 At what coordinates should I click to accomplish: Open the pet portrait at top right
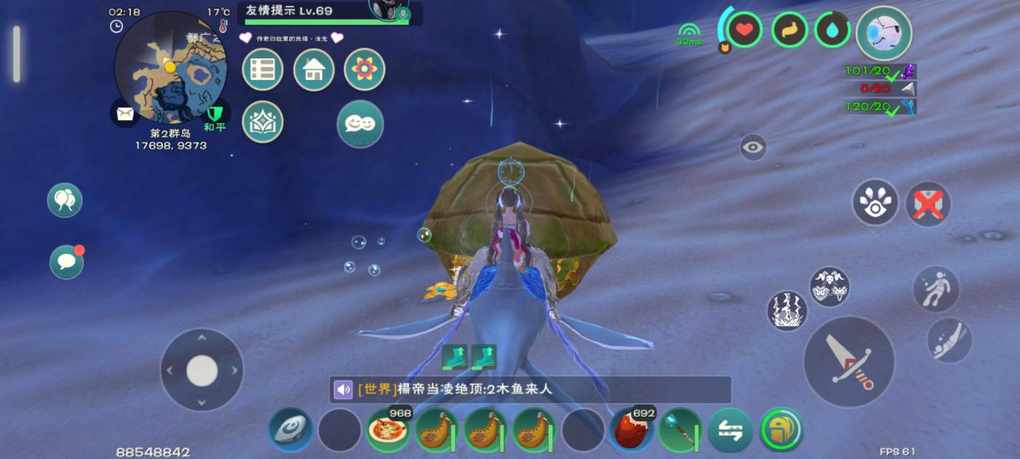coord(884,32)
